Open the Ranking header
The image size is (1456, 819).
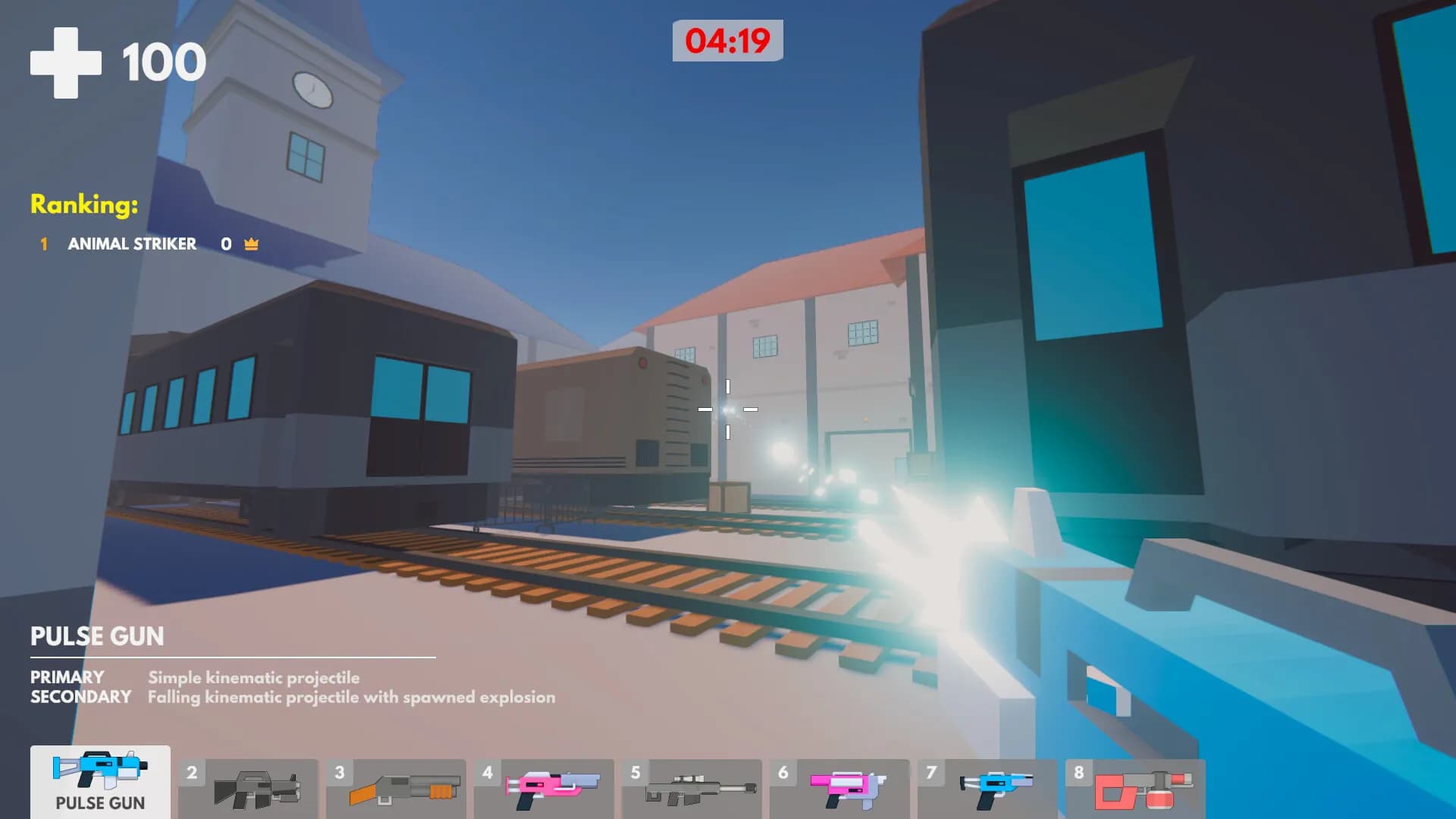tap(83, 203)
